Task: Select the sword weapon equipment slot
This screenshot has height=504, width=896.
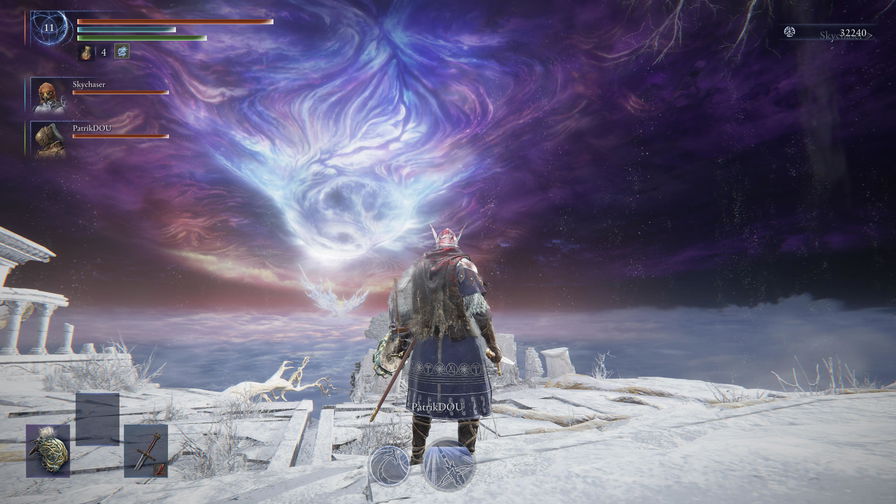Action: point(145,450)
